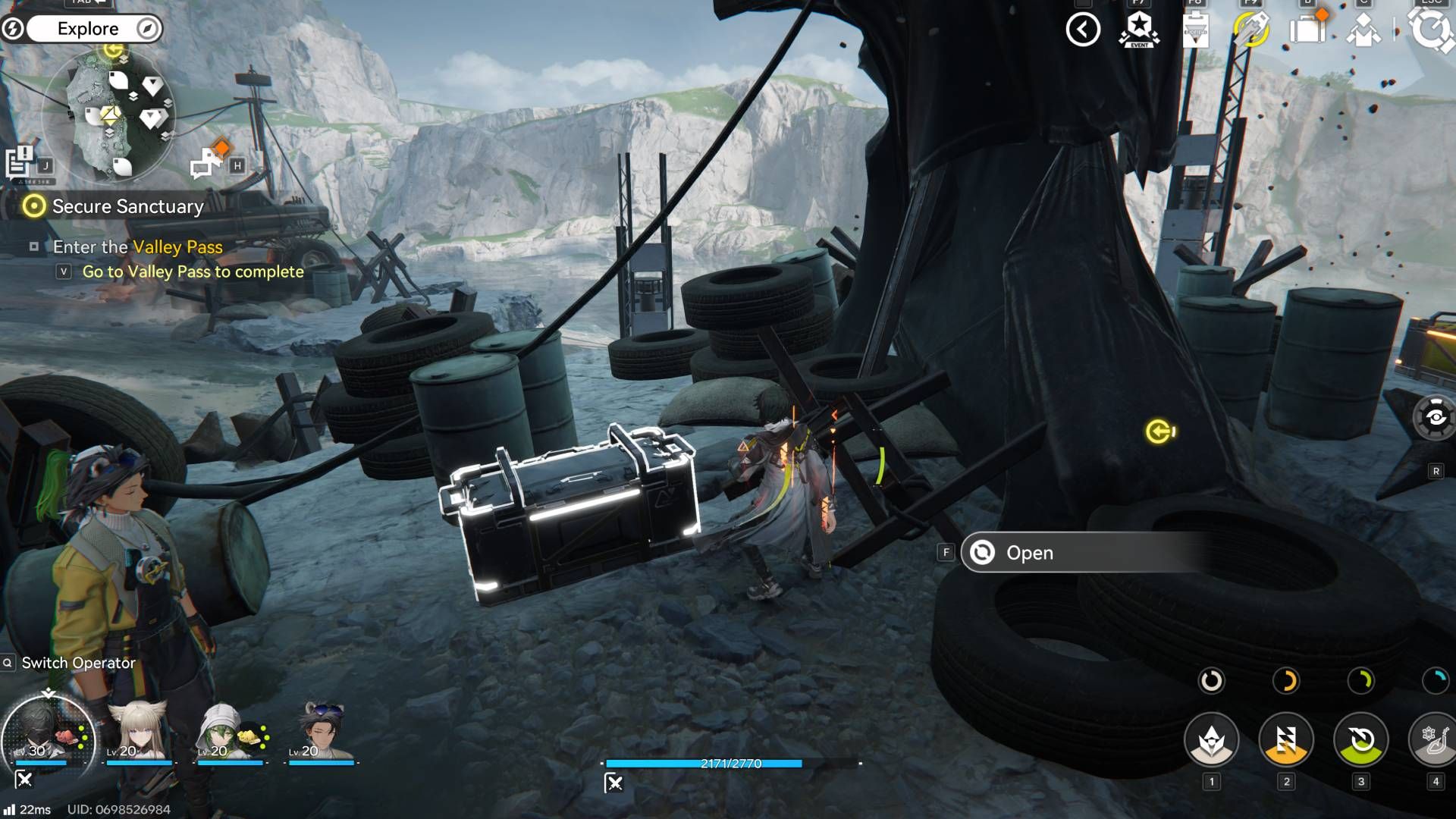Activate the green circular arrow skill icon
Screen dimensions: 1456x819
[1360, 739]
